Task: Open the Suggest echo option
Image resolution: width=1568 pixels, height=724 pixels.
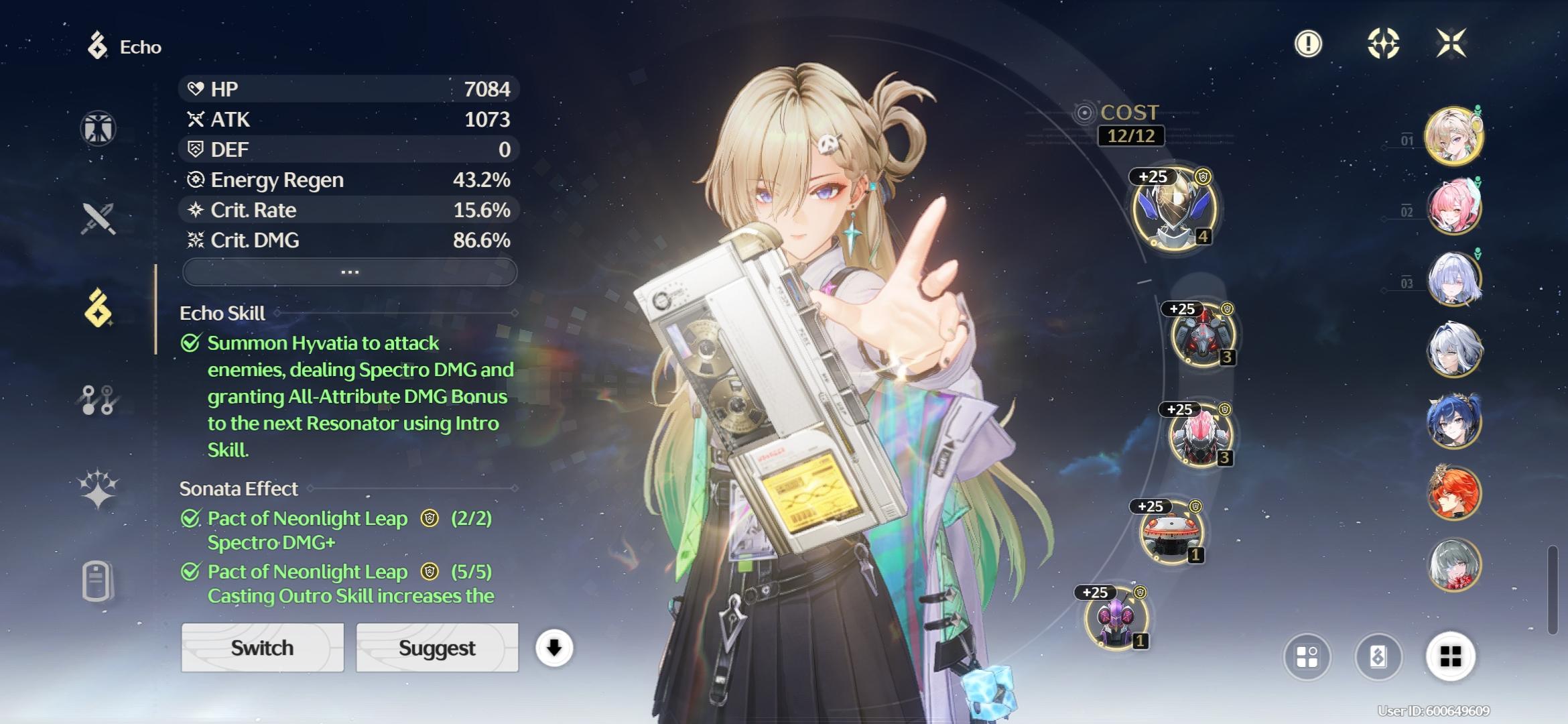Action: (x=437, y=648)
